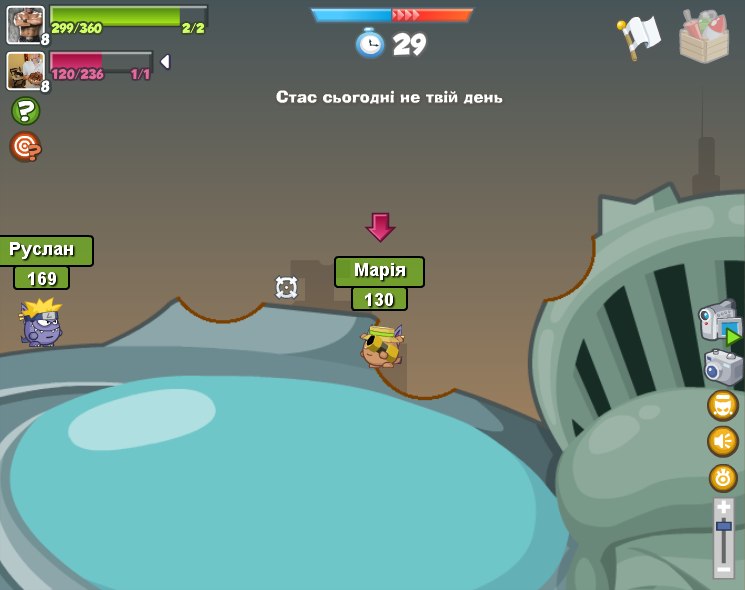This screenshot has width=745, height=590.
Task: Start video recording with the camcorder icon
Action: coord(720,322)
